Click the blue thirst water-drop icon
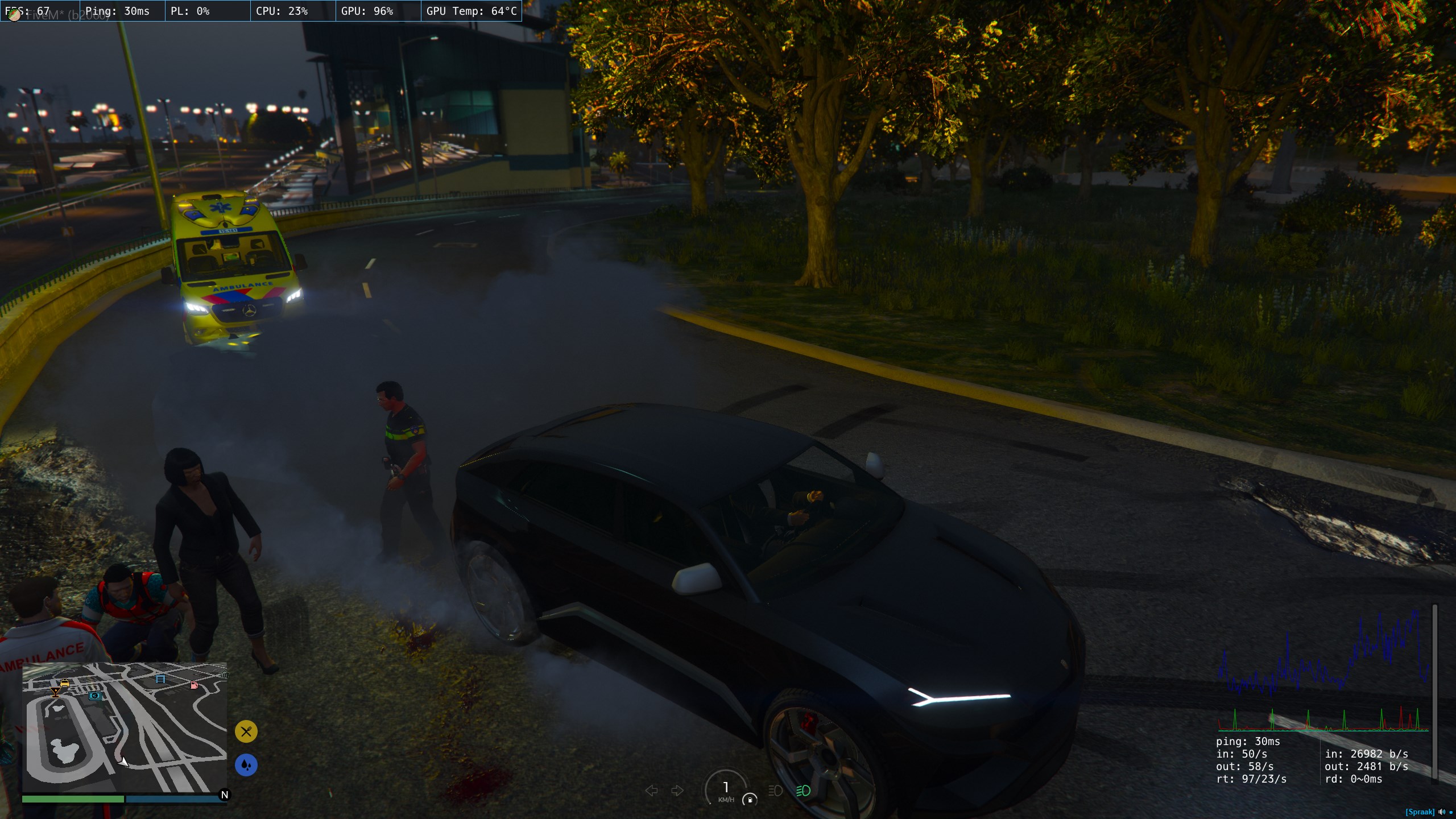Viewport: 1456px width, 819px height. 246,765
